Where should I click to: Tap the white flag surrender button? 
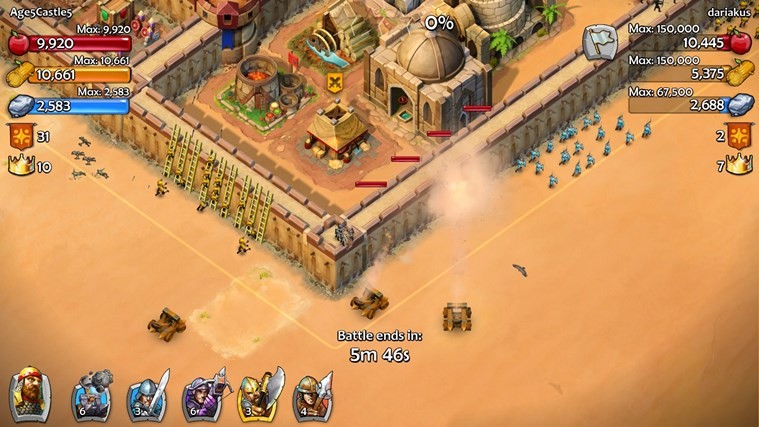click(x=599, y=43)
